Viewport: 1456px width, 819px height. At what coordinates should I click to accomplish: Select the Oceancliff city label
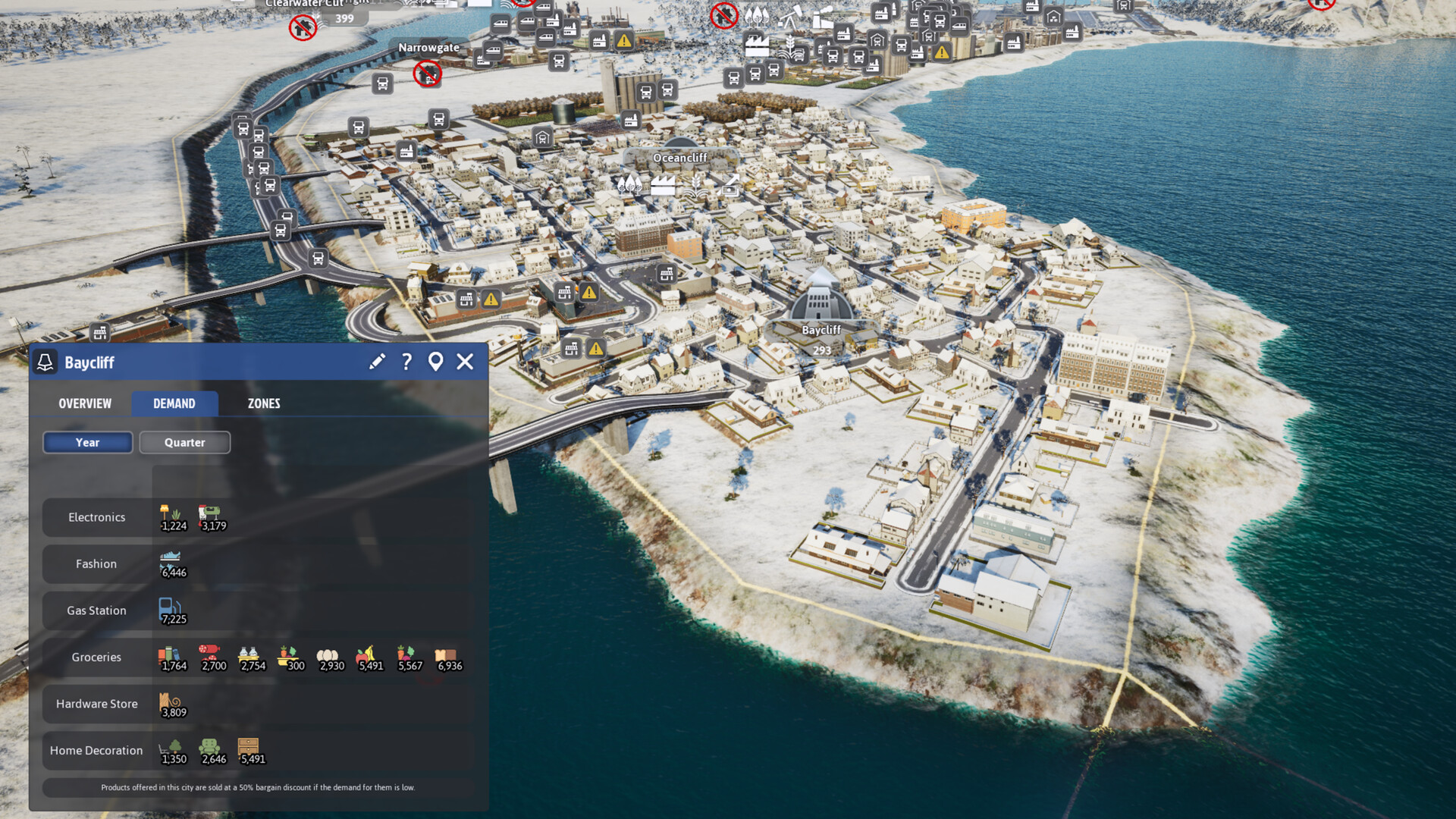(x=679, y=158)
